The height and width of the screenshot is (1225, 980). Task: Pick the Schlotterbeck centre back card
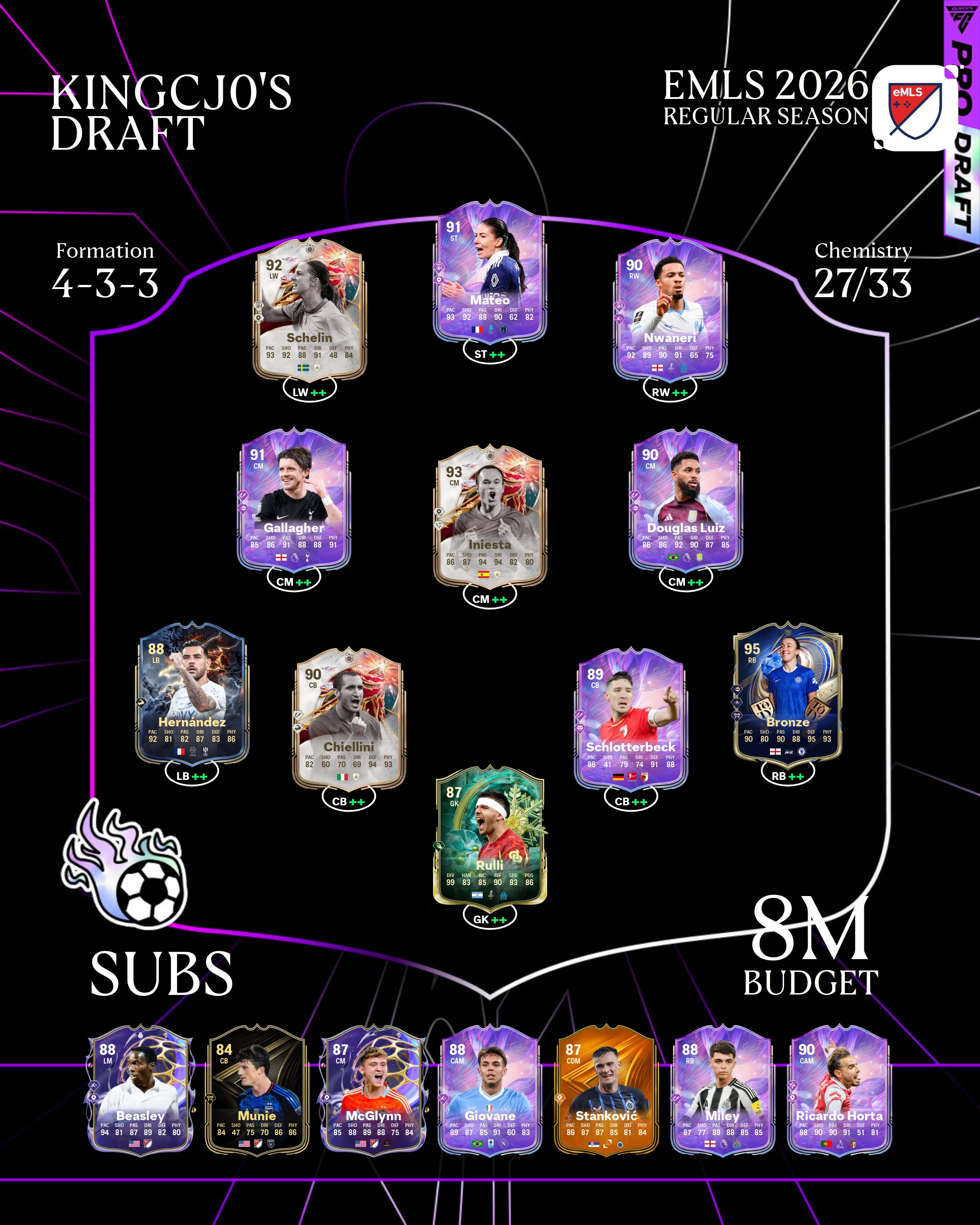(631, 719)
